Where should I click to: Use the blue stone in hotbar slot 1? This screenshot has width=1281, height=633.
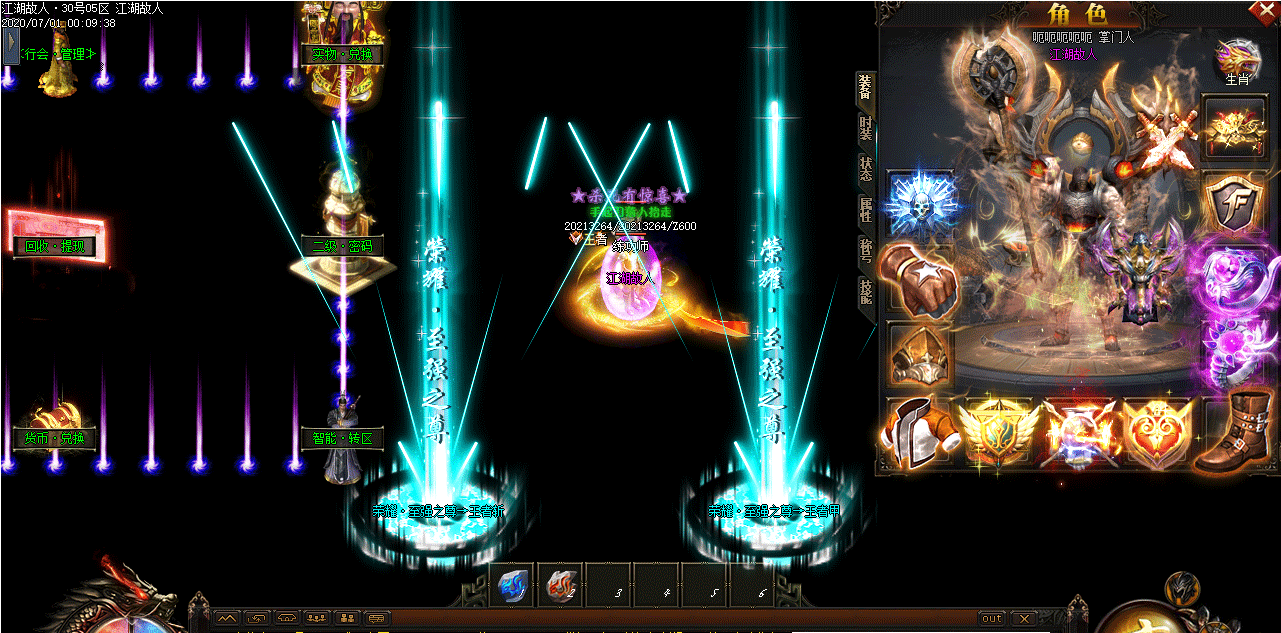point(513,587)
